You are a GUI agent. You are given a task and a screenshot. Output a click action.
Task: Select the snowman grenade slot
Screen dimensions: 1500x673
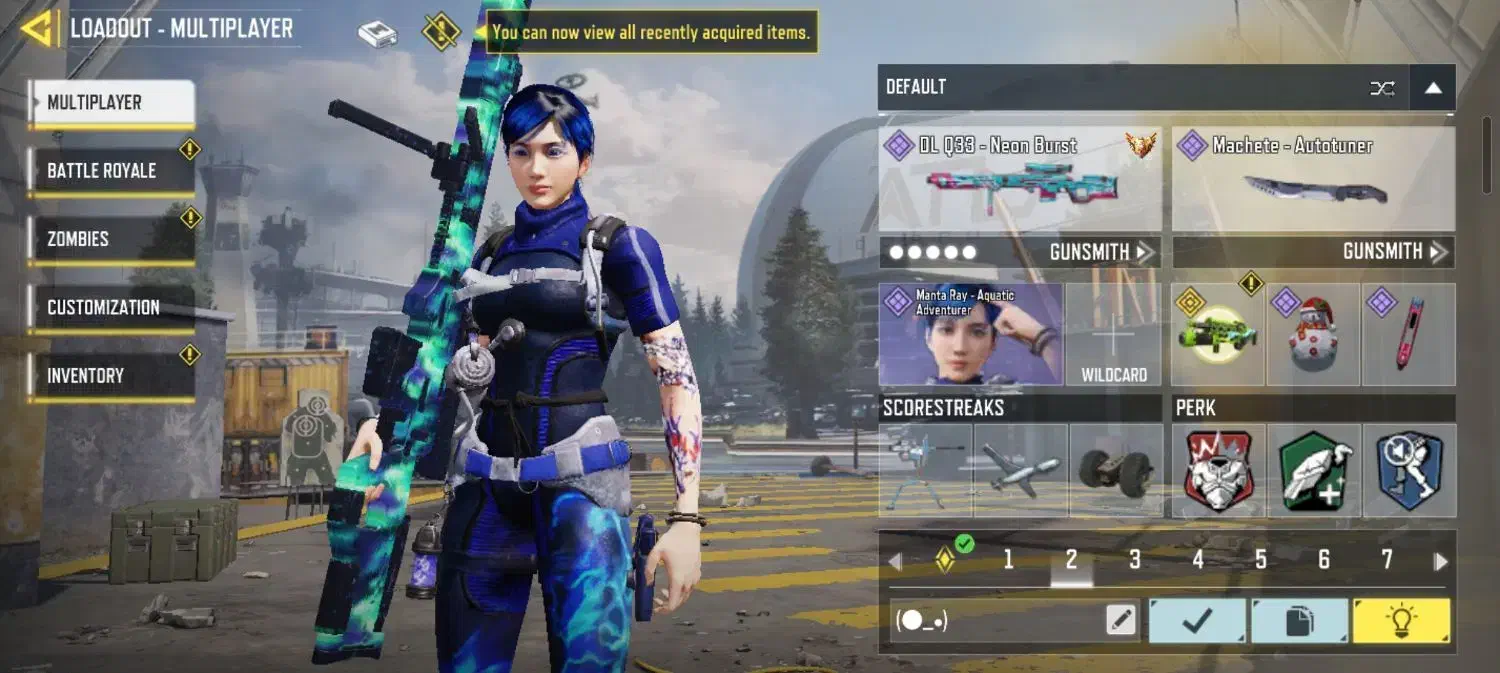click(1312, 335)
